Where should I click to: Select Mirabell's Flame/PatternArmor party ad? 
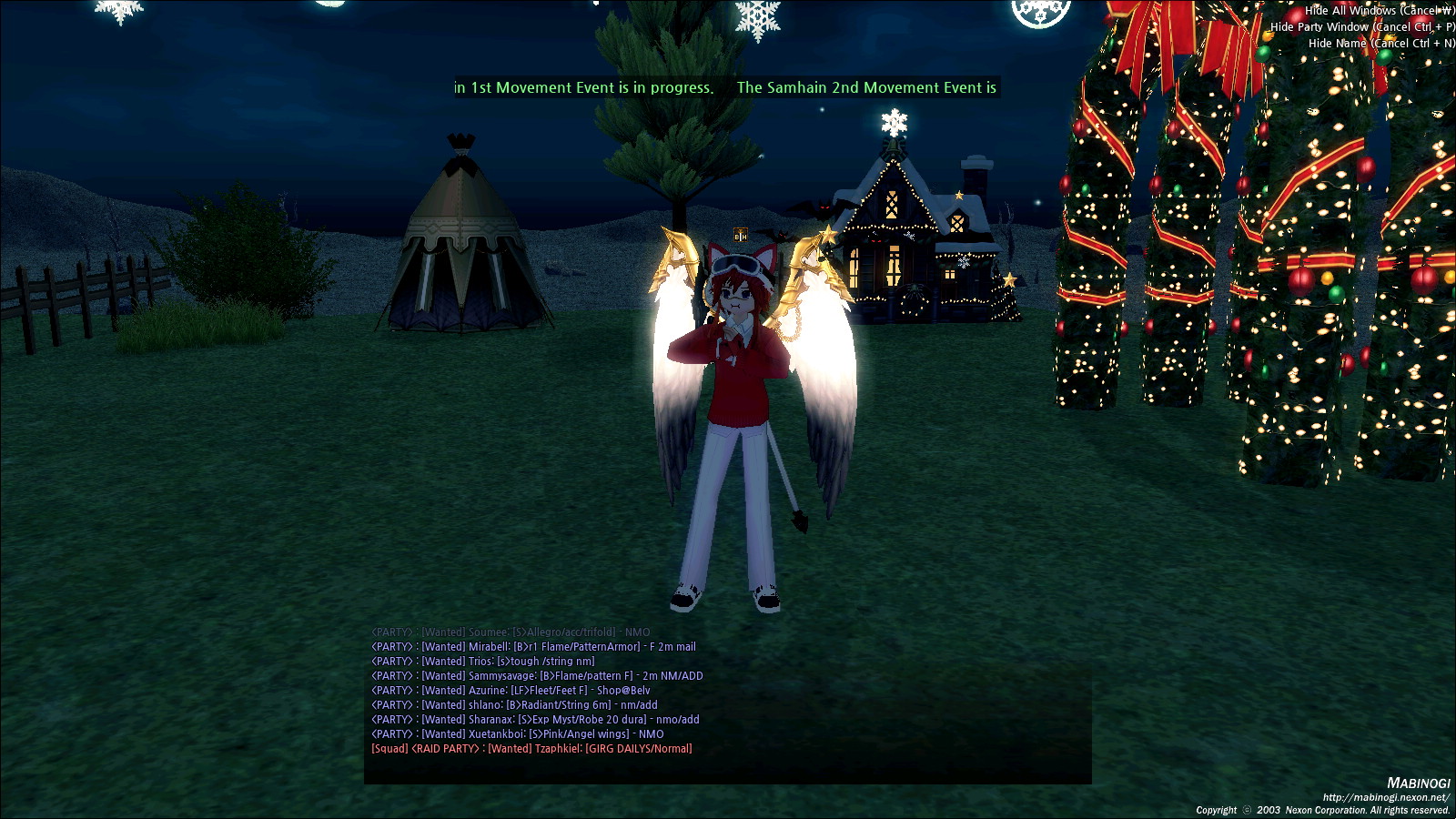(533, 647)
